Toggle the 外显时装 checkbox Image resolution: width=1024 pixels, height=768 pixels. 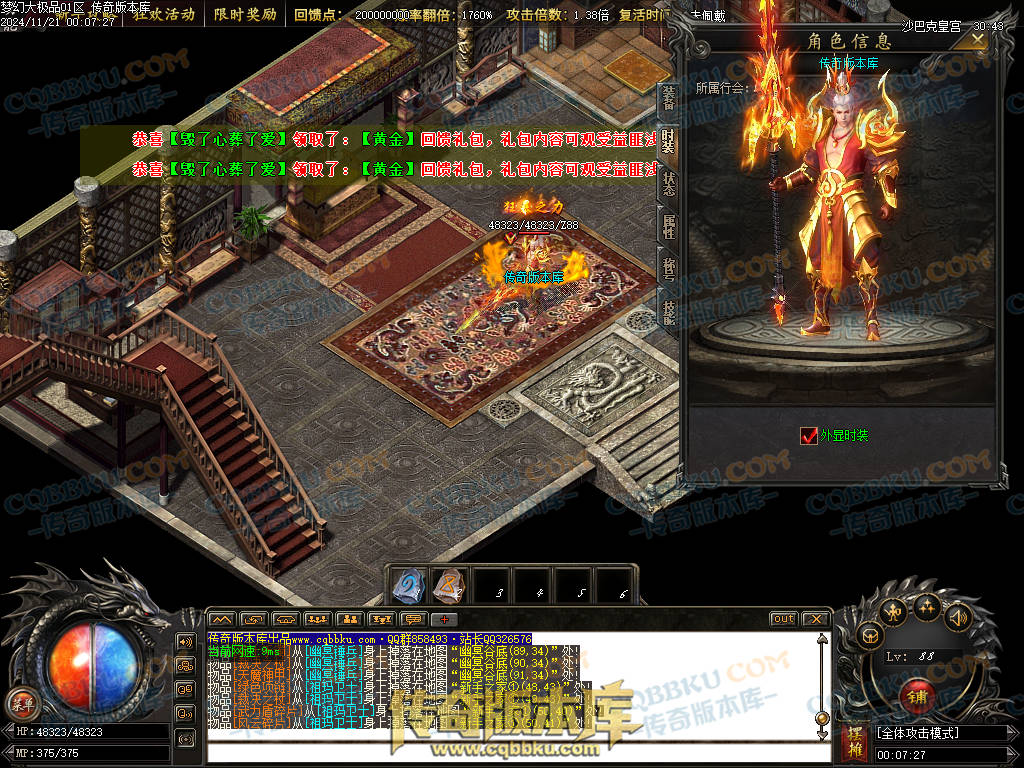point(809,435)
